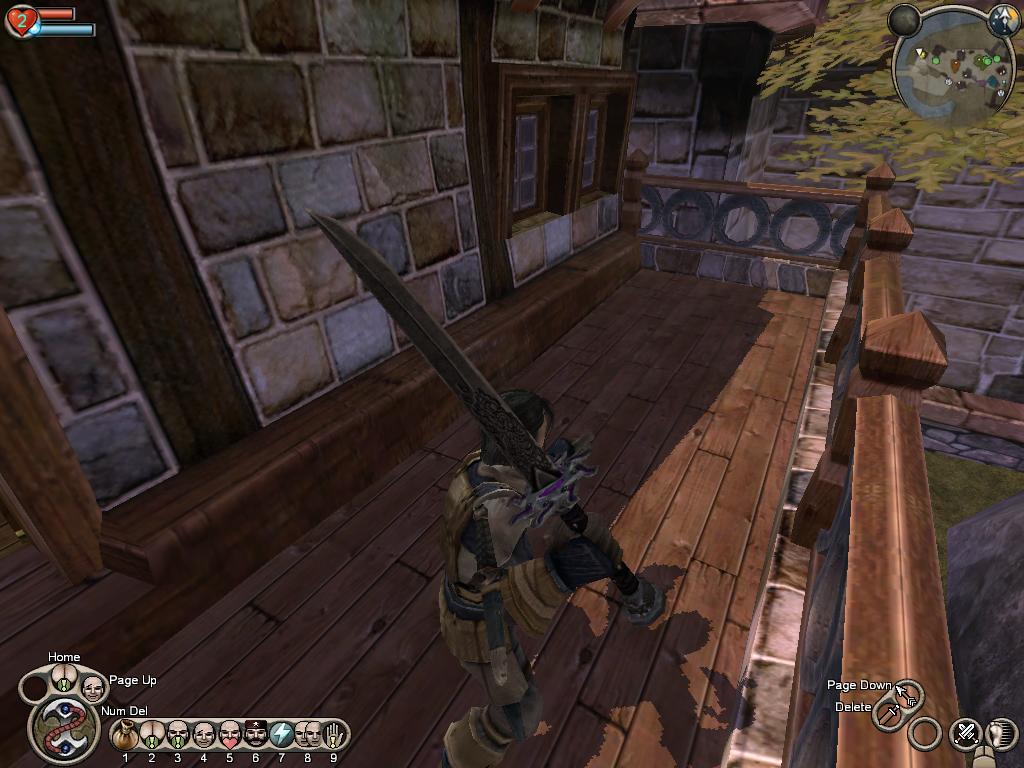Equip the sword melee weapon

888,714
